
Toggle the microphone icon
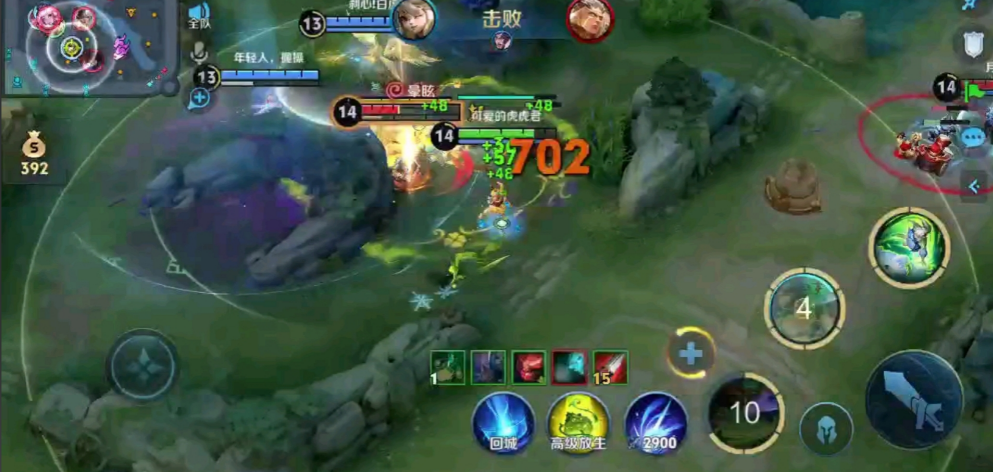pos(199,51)
